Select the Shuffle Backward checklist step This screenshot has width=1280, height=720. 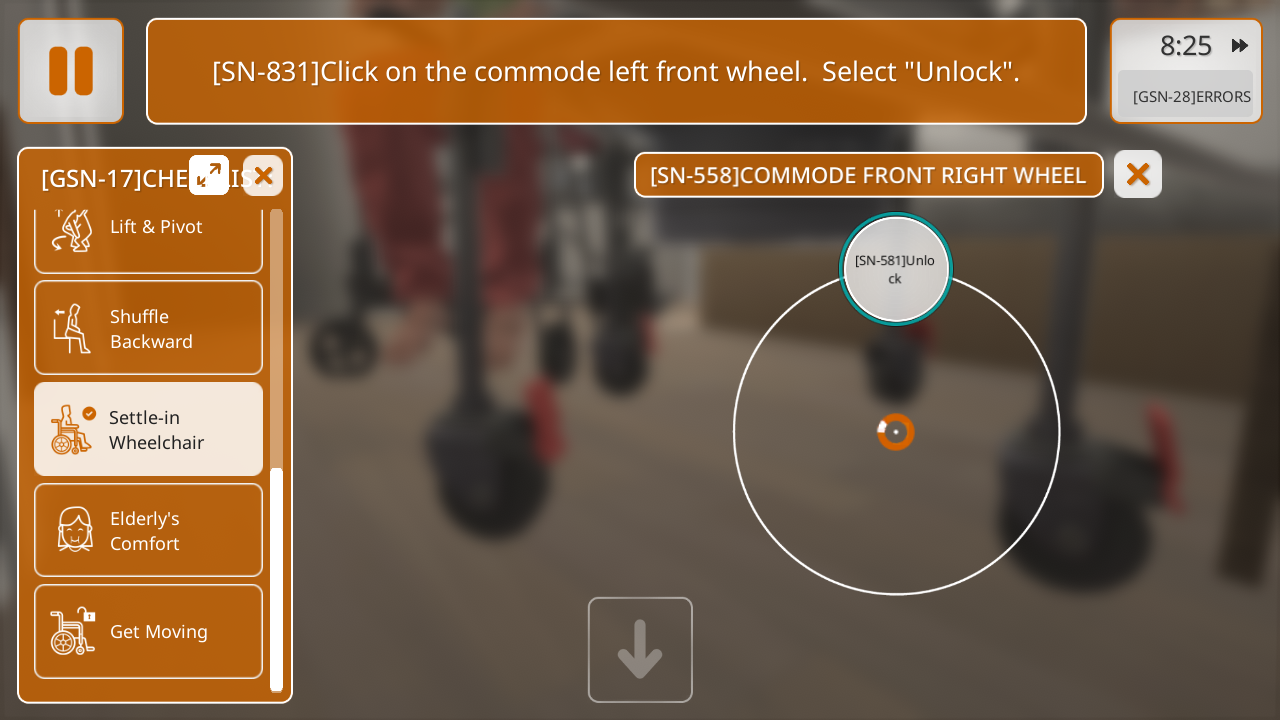click(148, 328)
